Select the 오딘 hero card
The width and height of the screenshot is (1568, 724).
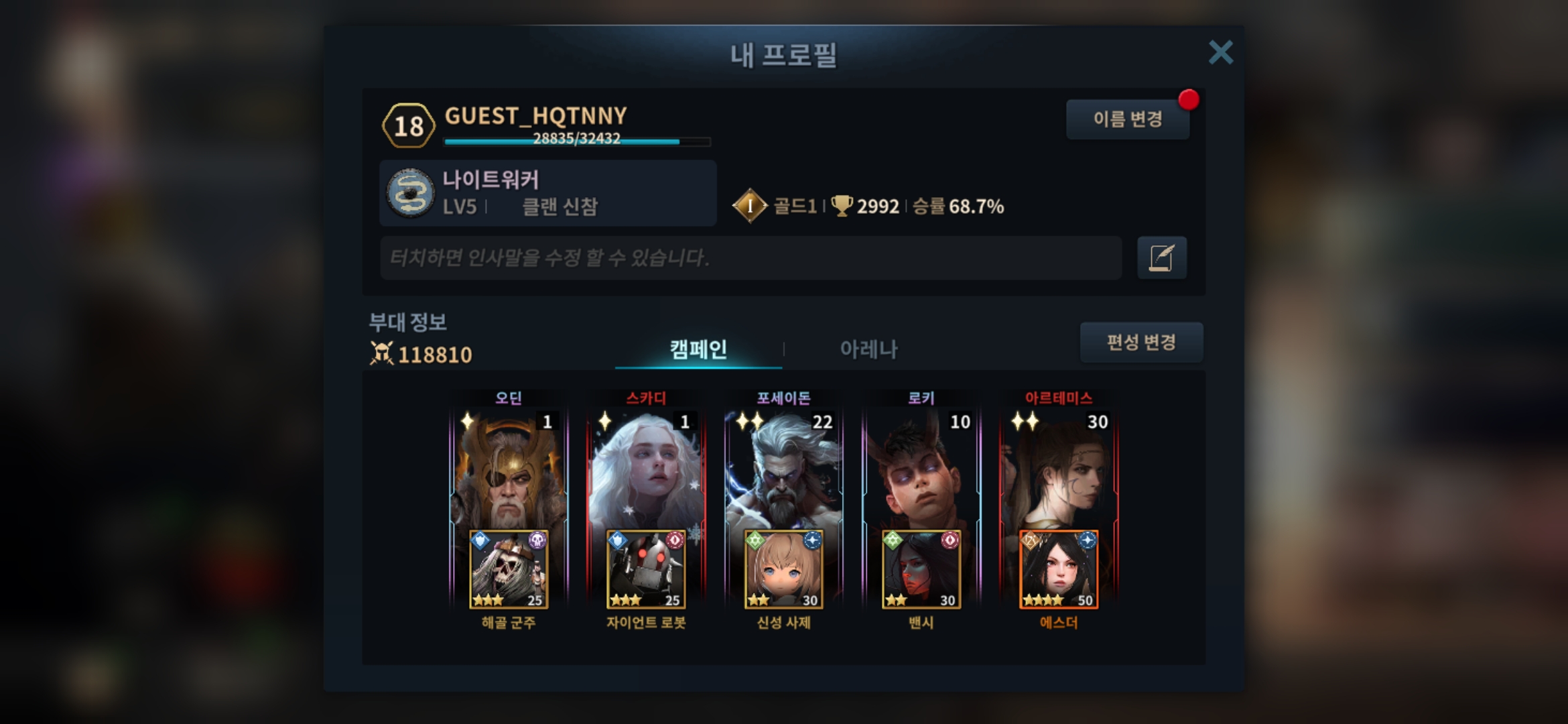click(509, 469)
